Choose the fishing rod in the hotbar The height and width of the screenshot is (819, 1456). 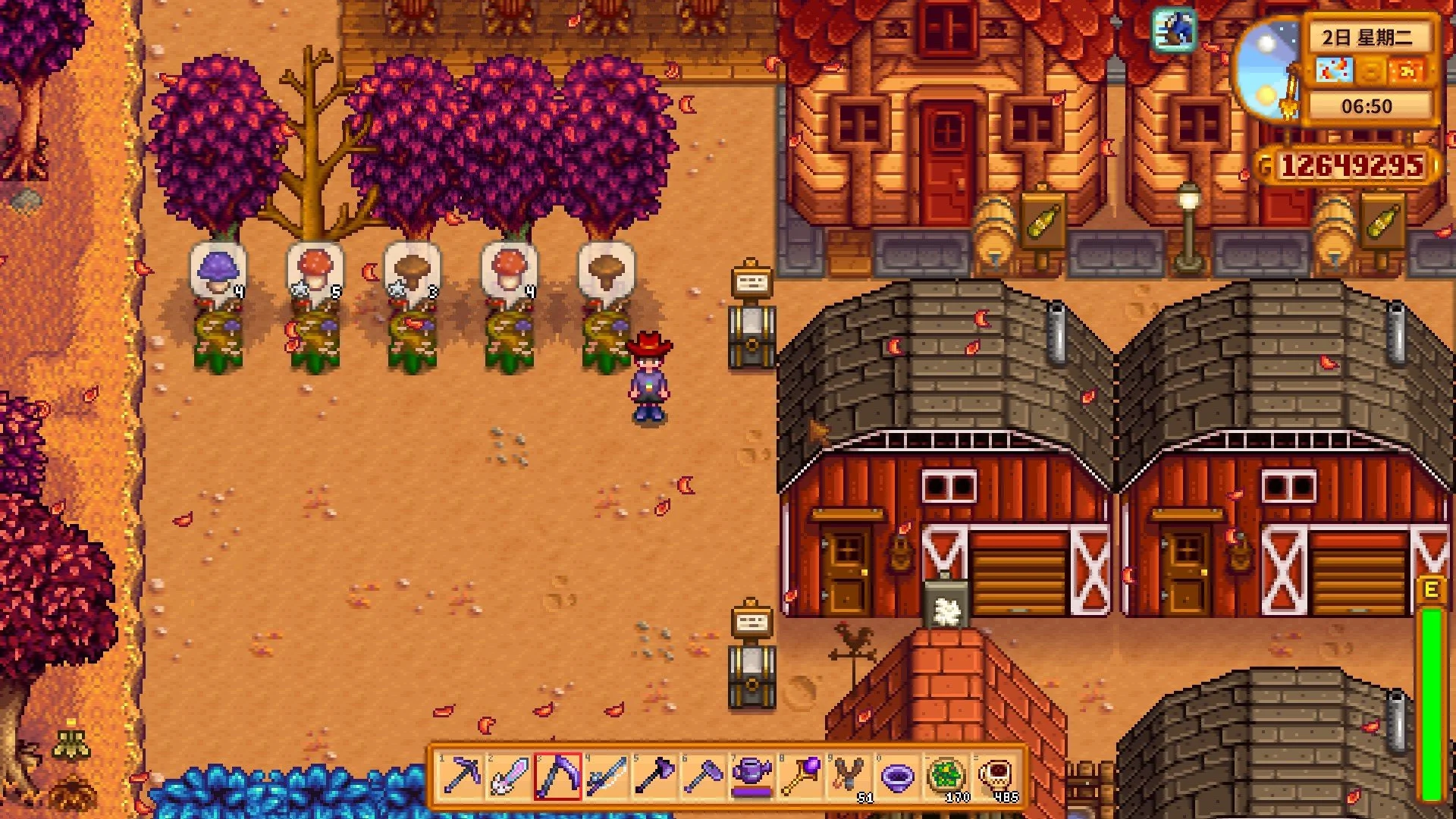(x=607, y=777)
